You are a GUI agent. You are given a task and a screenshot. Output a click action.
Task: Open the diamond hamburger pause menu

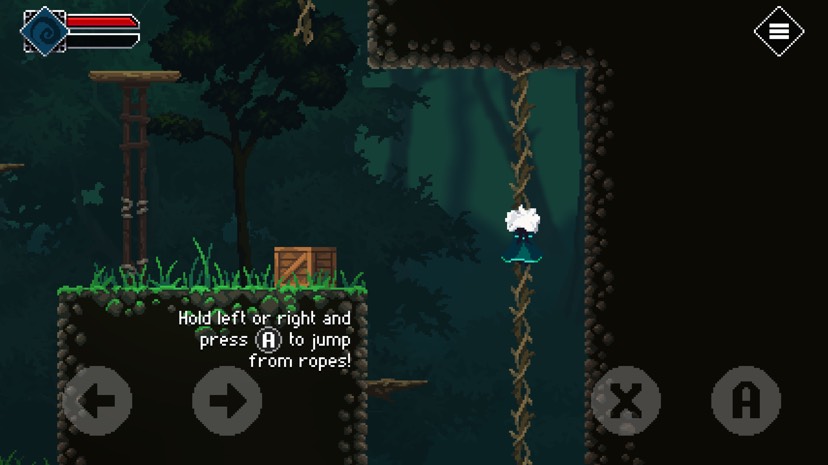click(x=778, y=31)
